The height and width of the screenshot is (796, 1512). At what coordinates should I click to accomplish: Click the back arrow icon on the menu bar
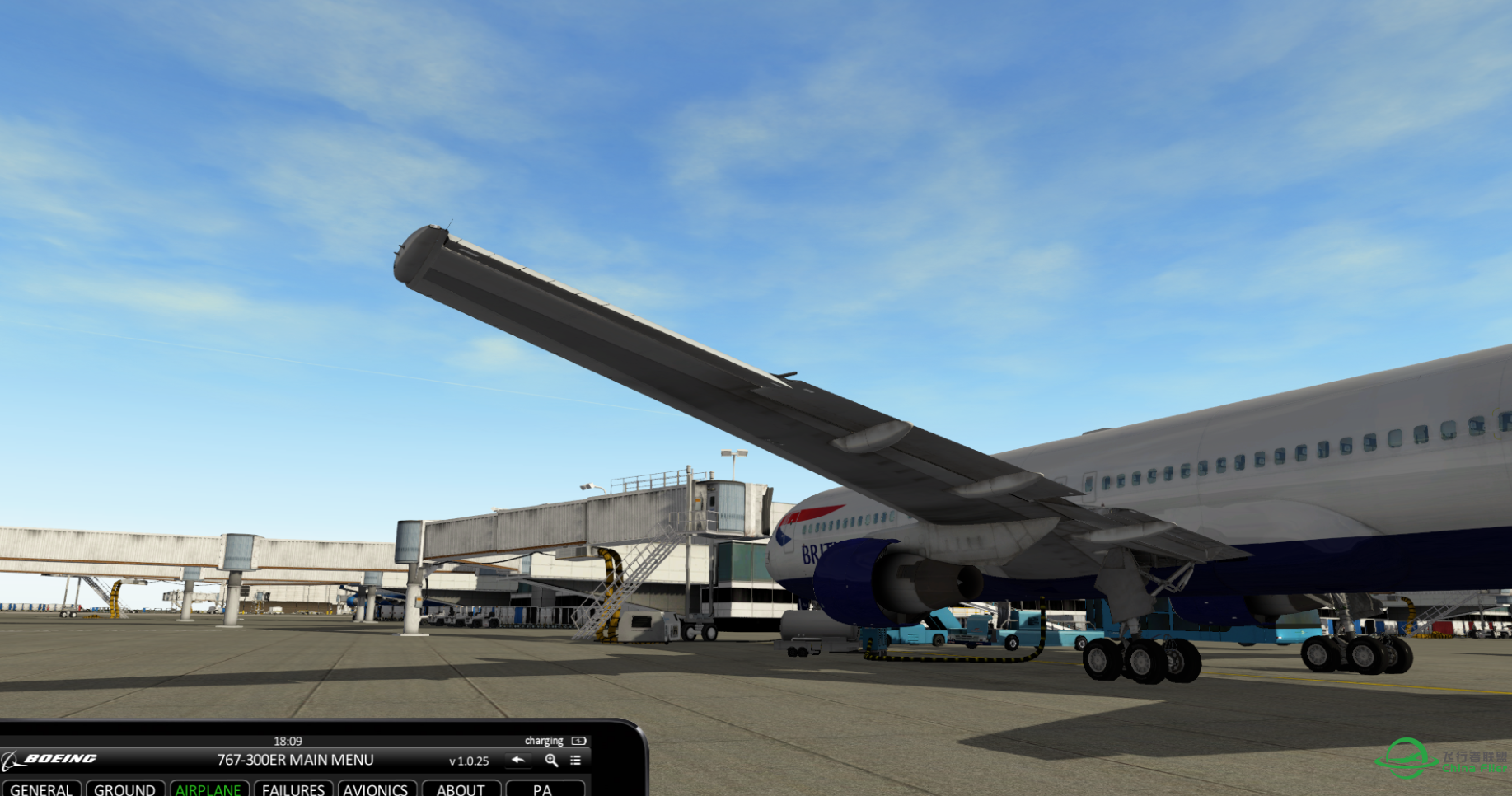coord(518,760)
